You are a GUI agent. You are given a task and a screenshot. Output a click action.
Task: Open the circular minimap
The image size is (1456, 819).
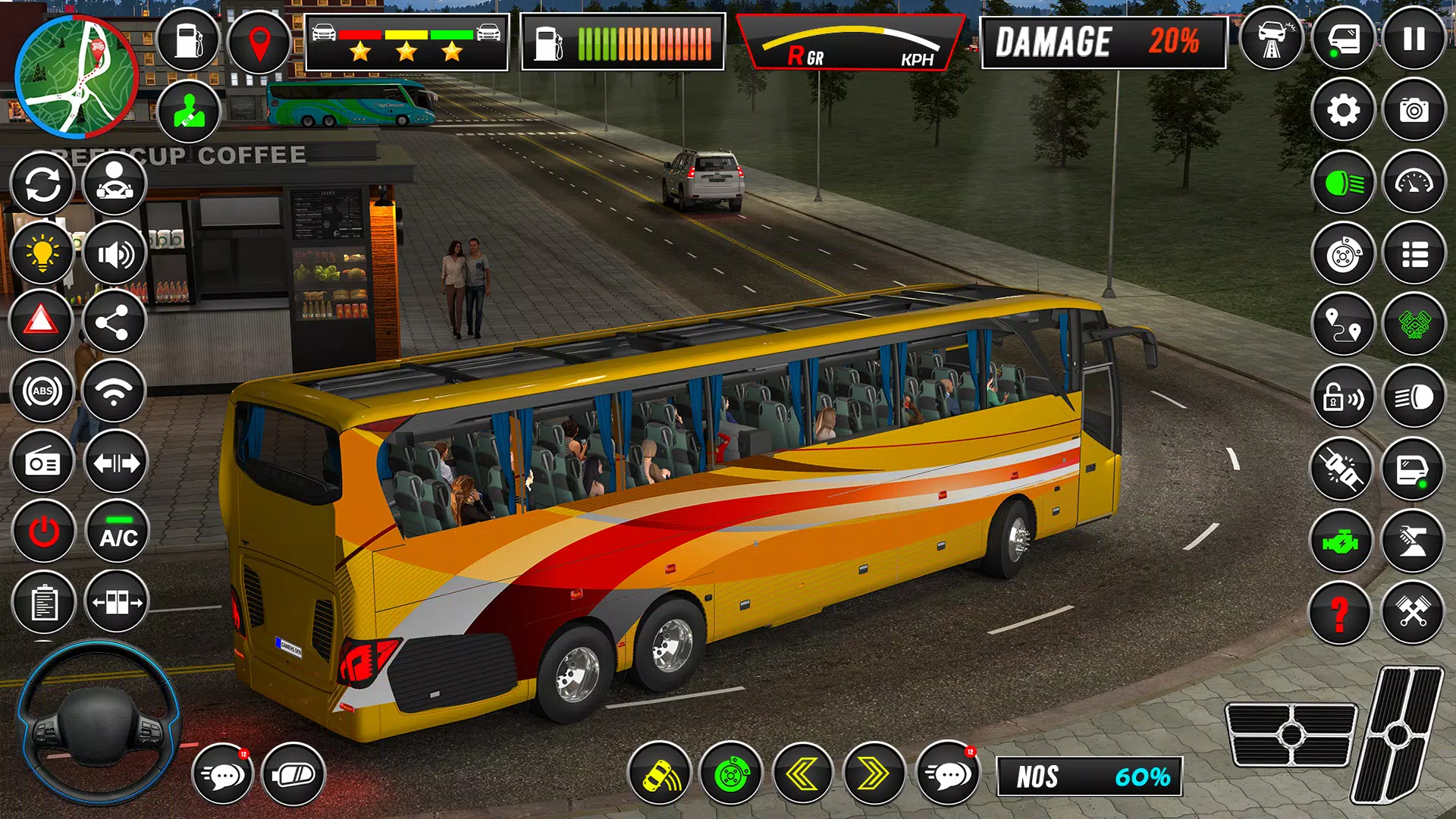click(x=76, y=77)
